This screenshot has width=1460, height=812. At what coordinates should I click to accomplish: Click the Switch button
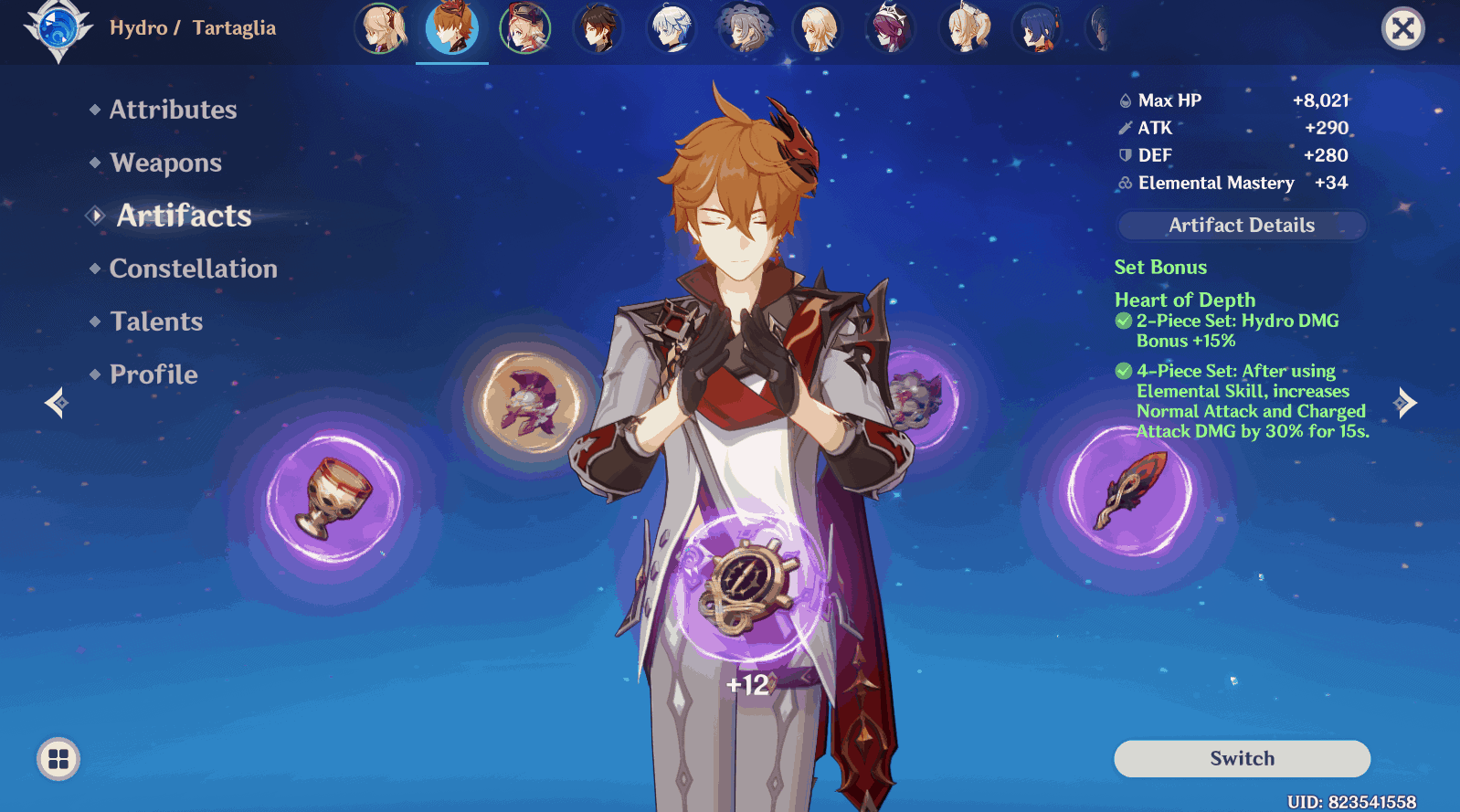[1241, 758]
